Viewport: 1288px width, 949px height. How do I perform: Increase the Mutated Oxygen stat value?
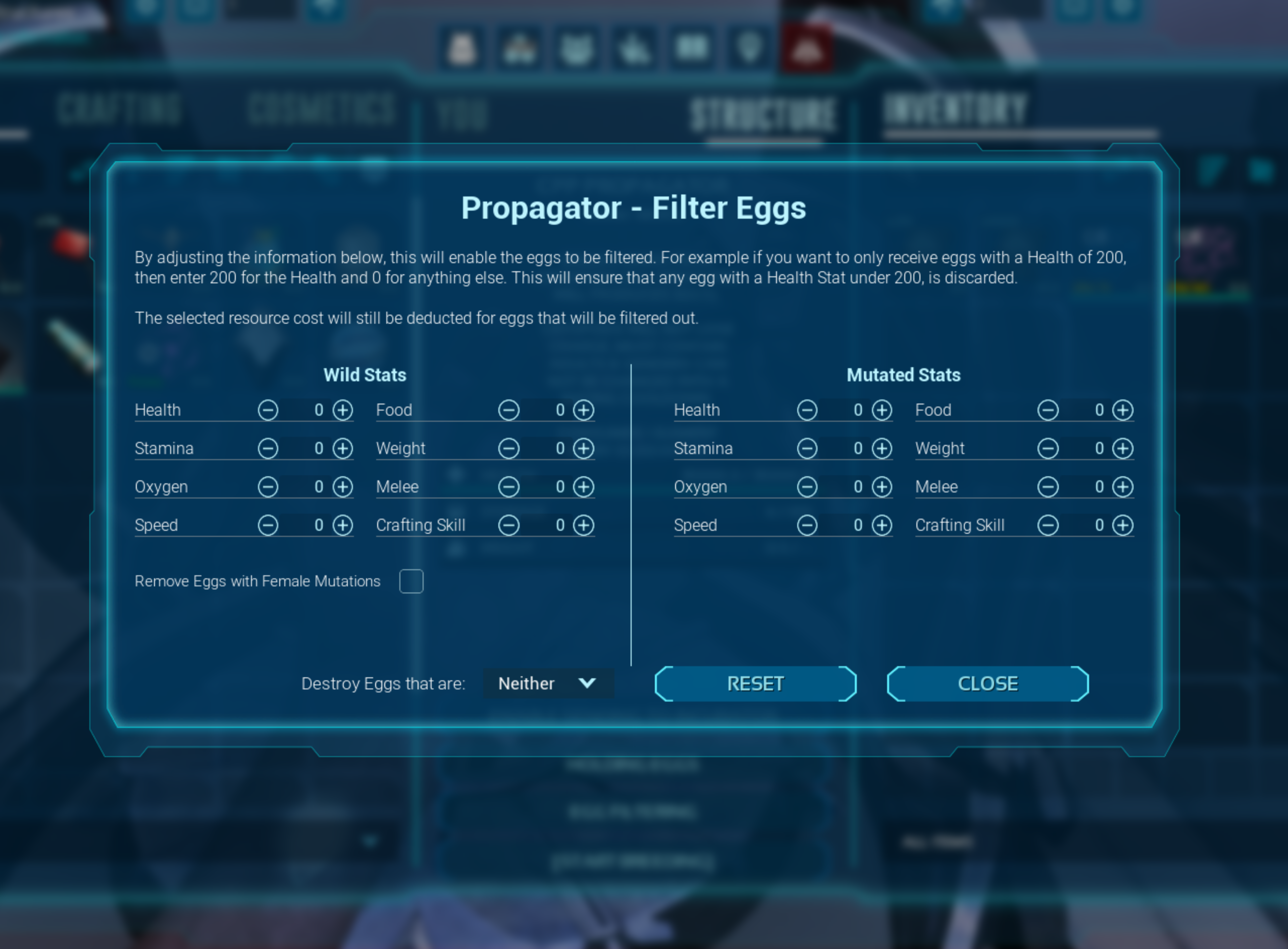pos(882,486)
